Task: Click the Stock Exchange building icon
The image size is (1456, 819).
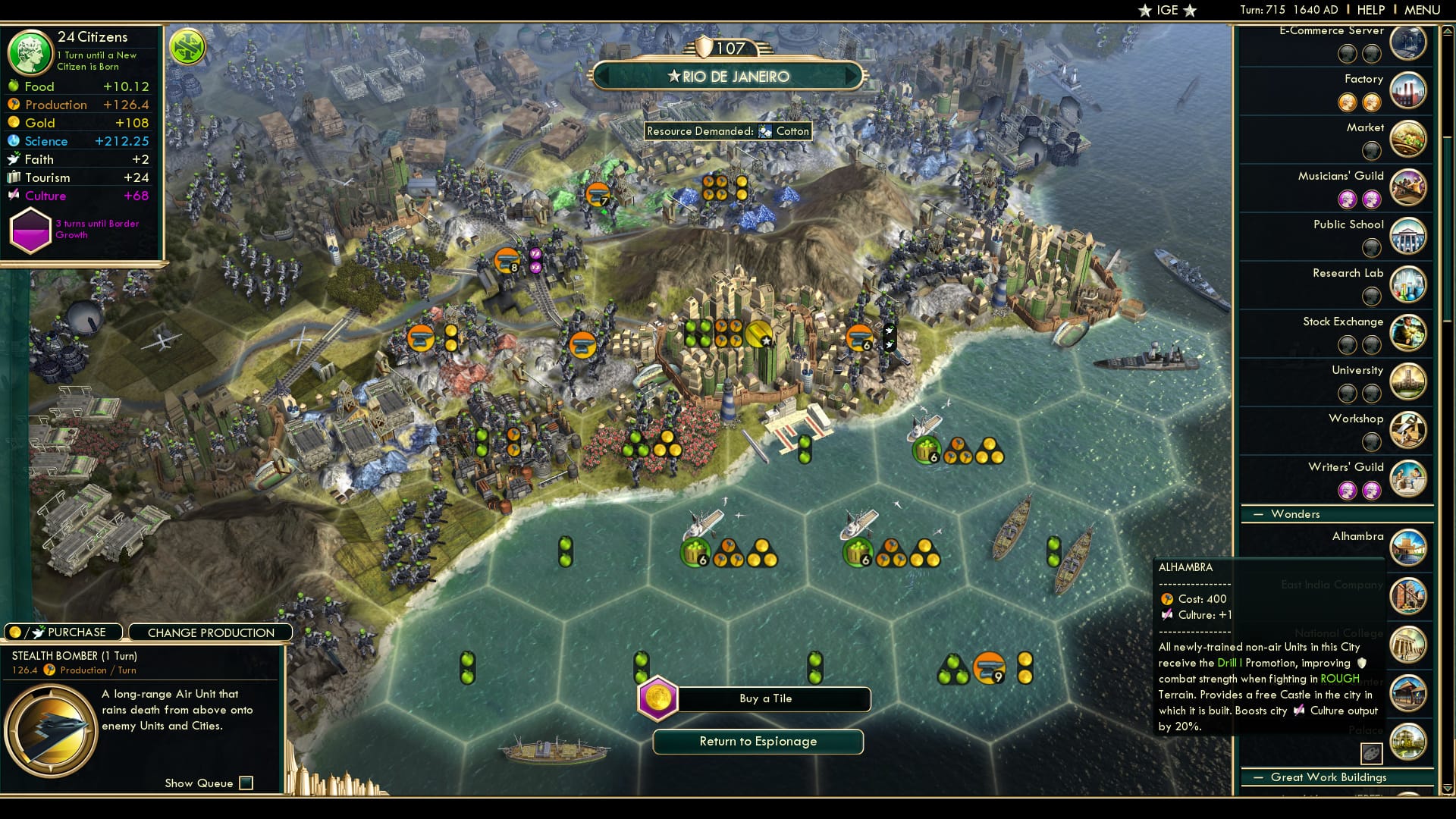Action: pyautogui.click(x=1409, y=333)
